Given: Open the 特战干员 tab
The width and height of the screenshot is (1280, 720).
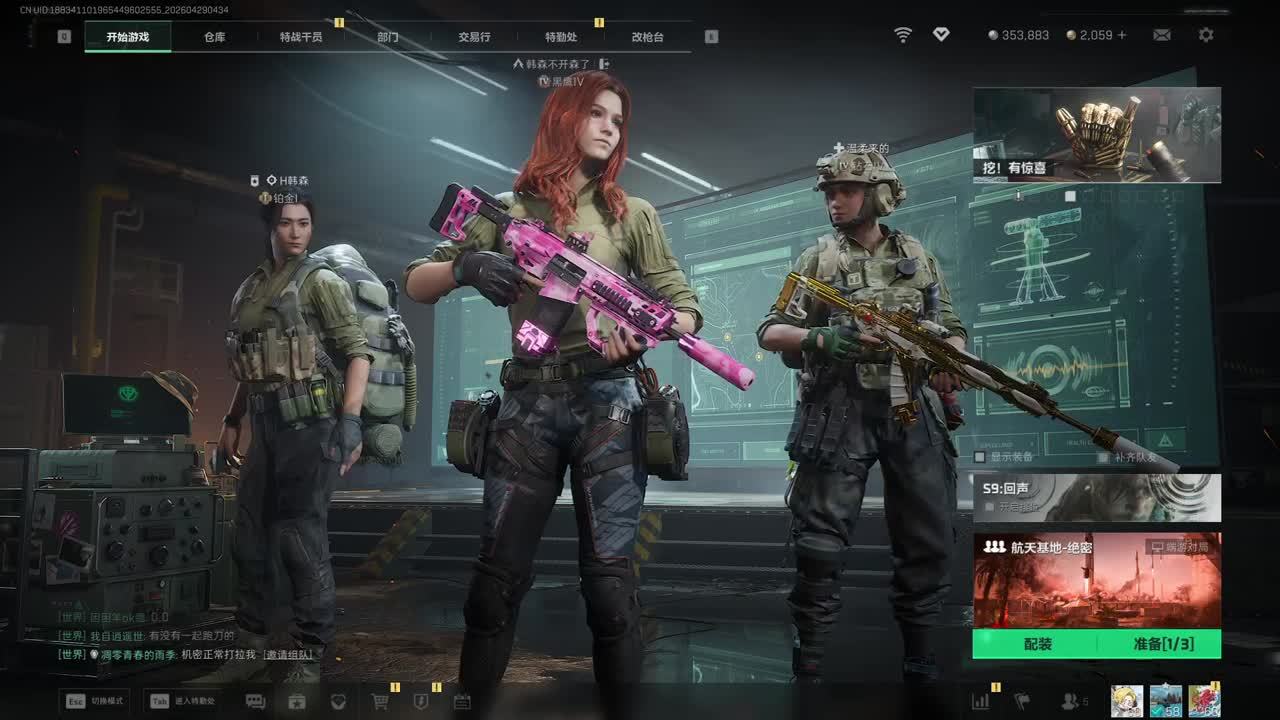Looking at the screenshot, I should (x=301, y=37).
